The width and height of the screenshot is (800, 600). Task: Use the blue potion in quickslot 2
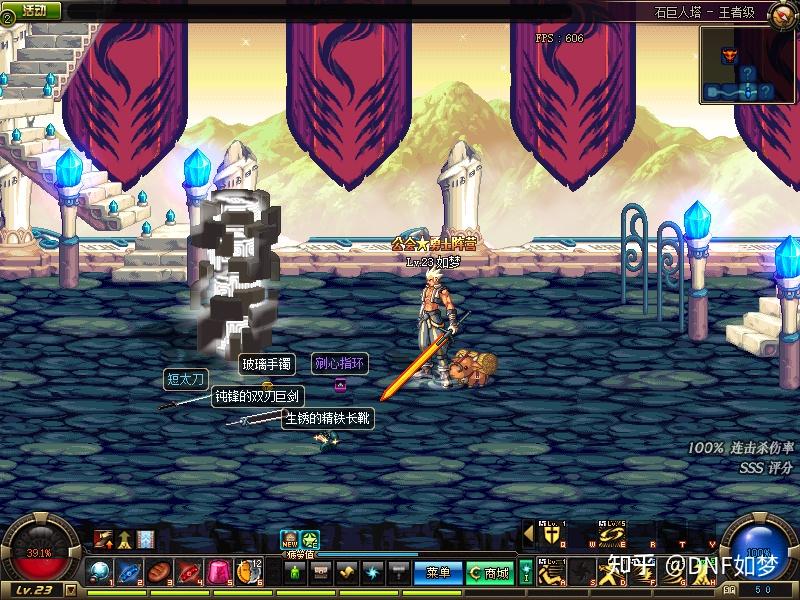pos(129,572)
